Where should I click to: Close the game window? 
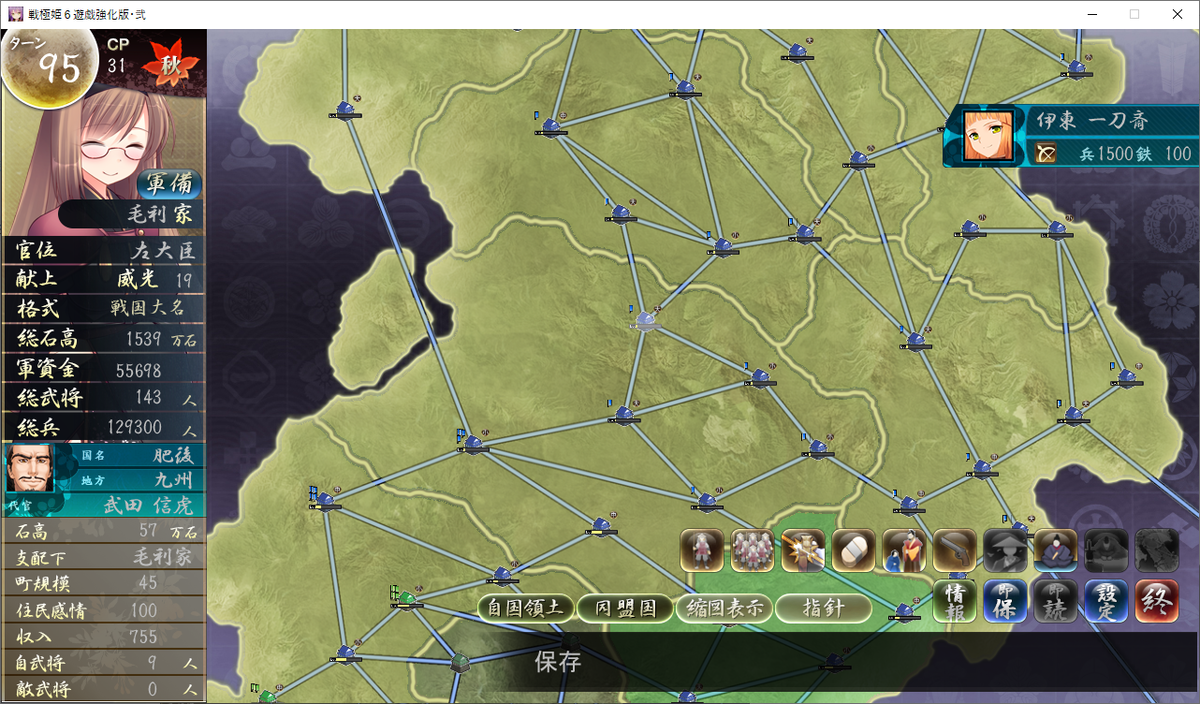(1176, 14)
